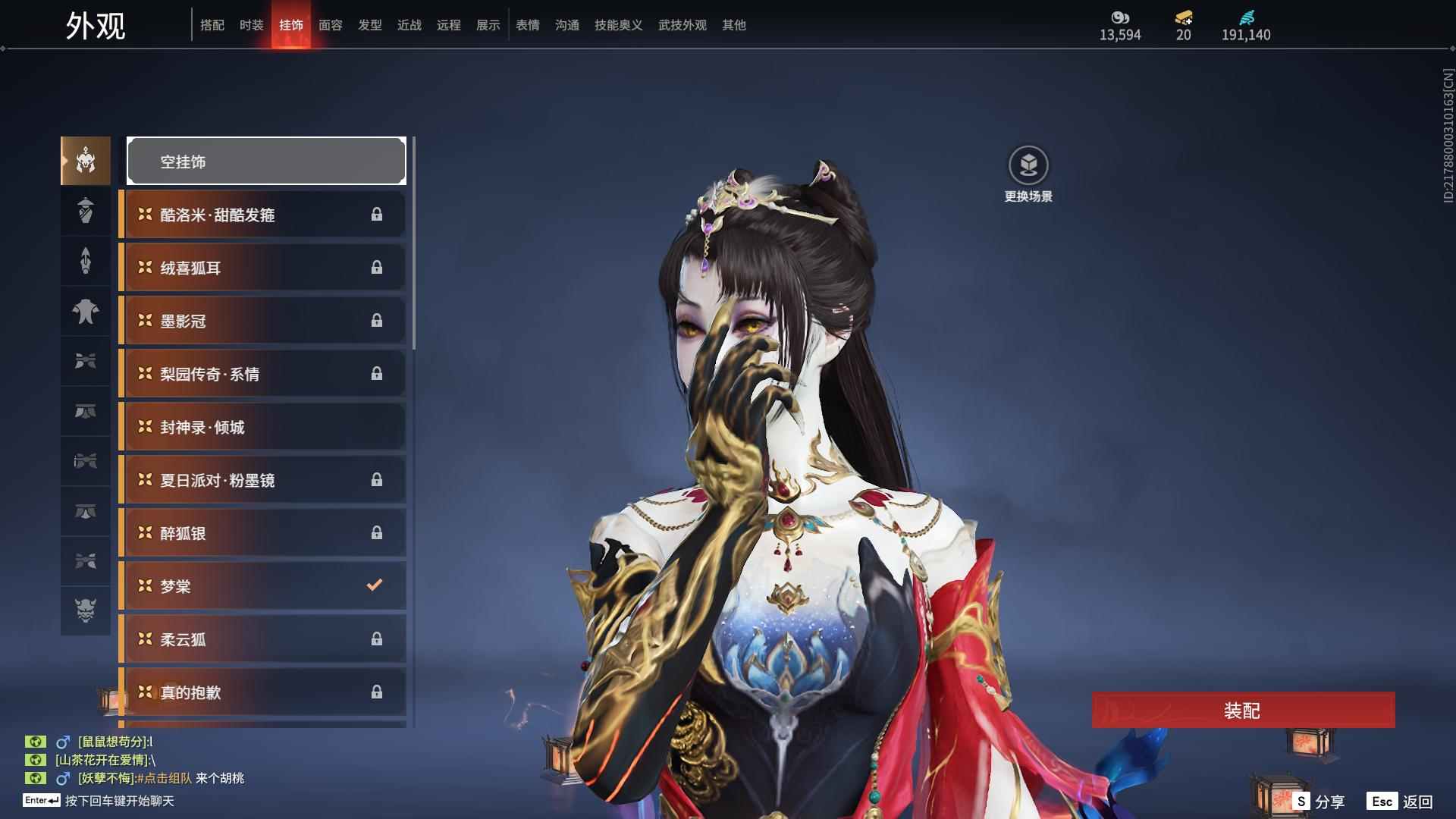
Task: Go to the 表情 emote tab
Action: [527, 25]
